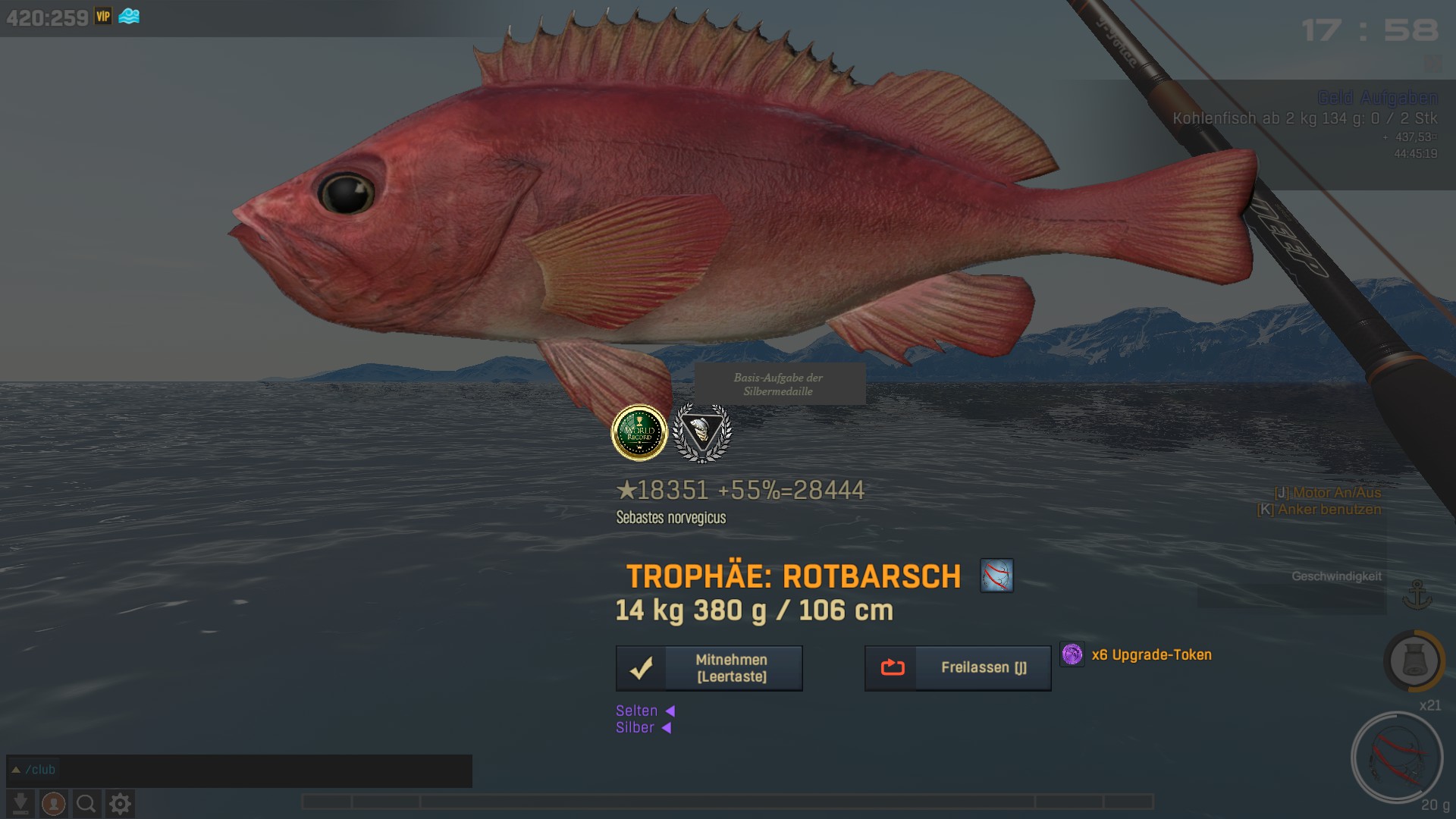The width and height of the screenshot is (1456, 819).
Task: Click the red lure icon beside Rotbarsch
Action: (x=996, y=576)
